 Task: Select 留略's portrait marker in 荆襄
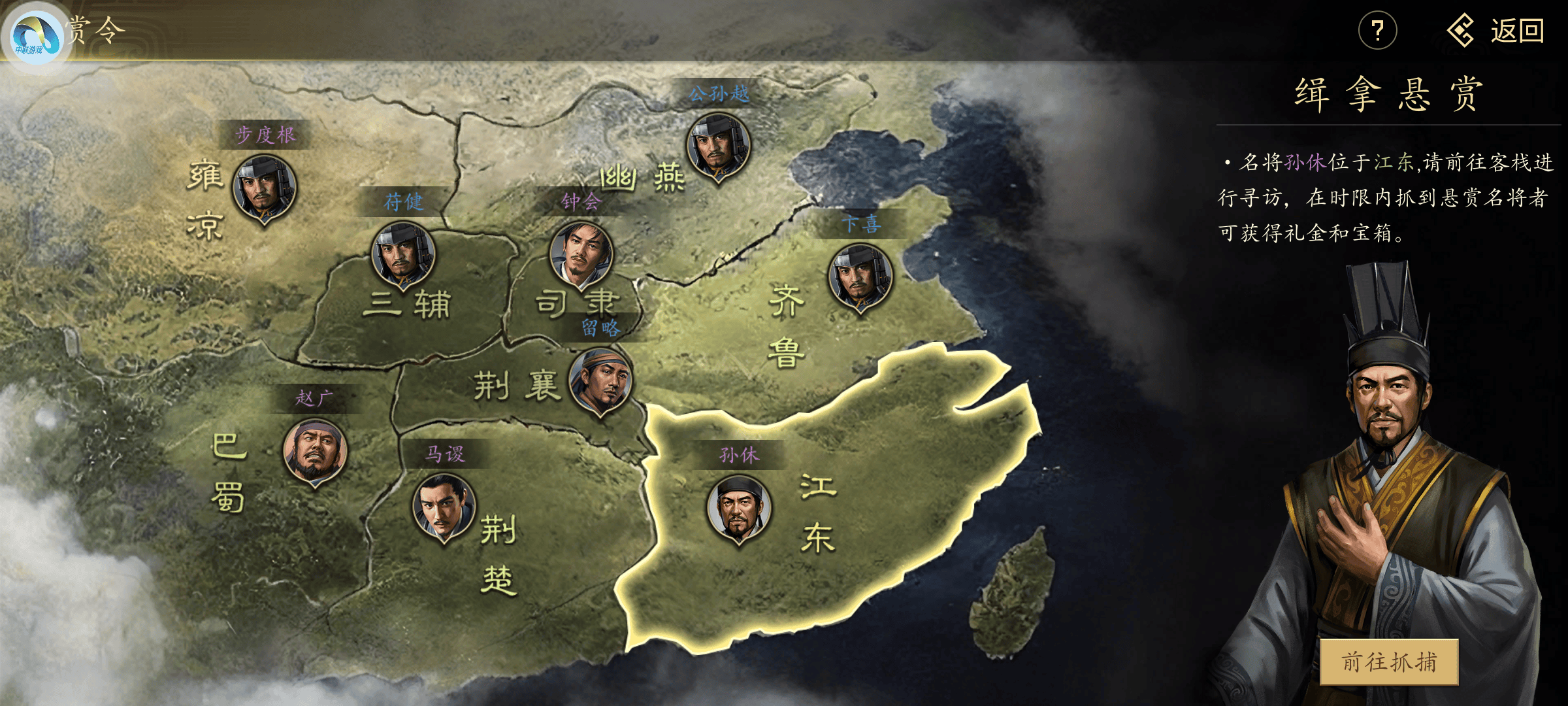600,380
